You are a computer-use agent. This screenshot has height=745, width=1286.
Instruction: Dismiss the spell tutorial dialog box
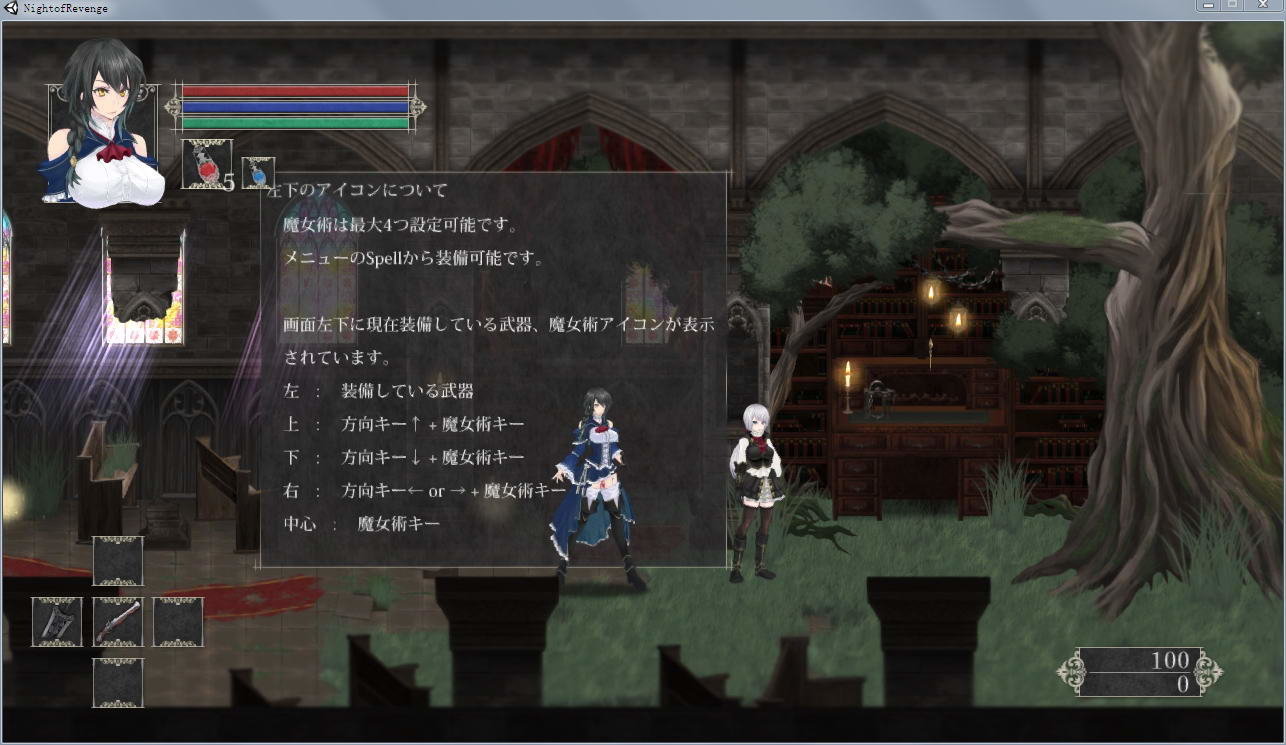click(495, 375)
